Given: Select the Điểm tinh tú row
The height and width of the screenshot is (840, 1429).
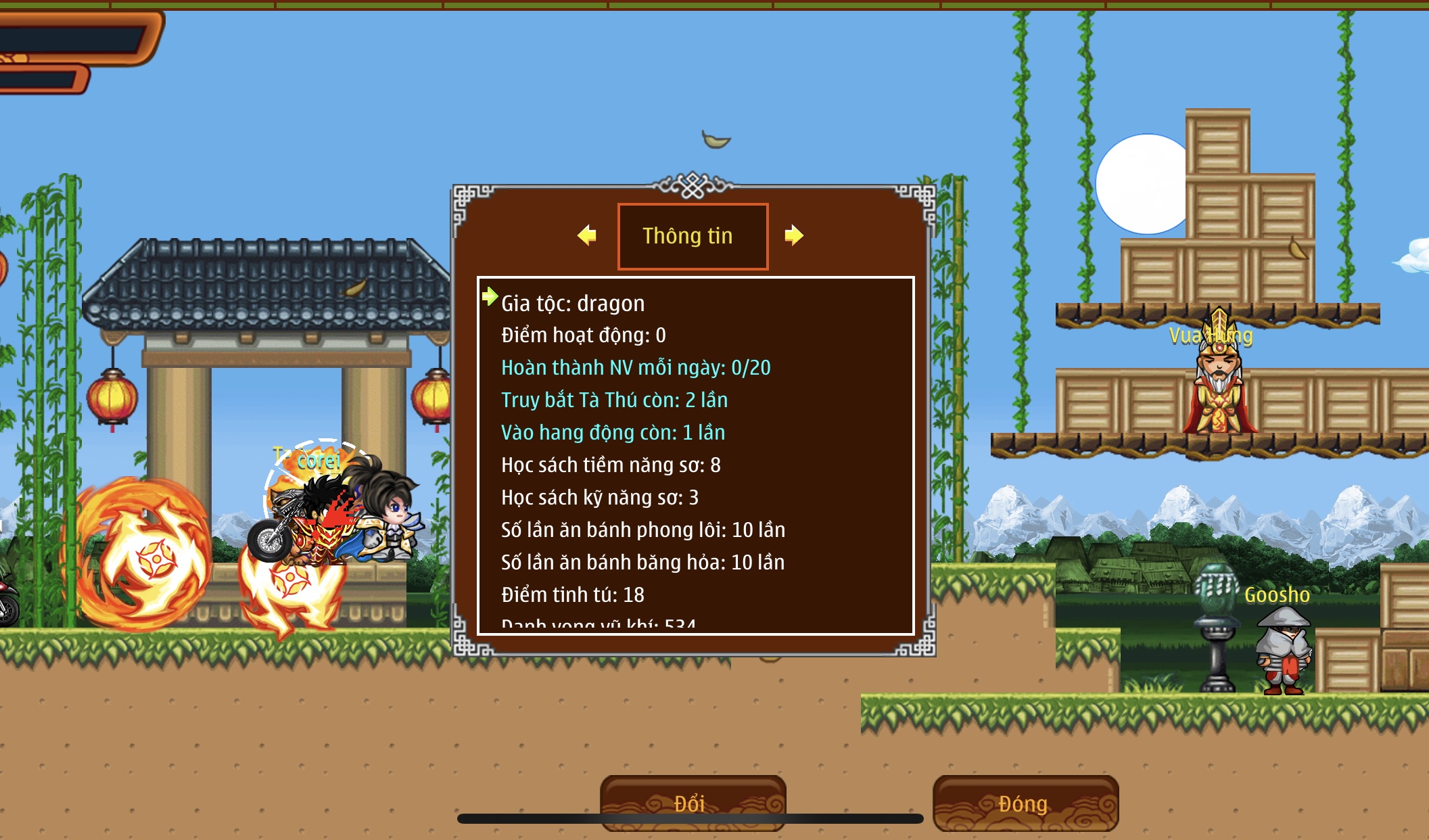Looking at the screenshot, I should point(572,595).
